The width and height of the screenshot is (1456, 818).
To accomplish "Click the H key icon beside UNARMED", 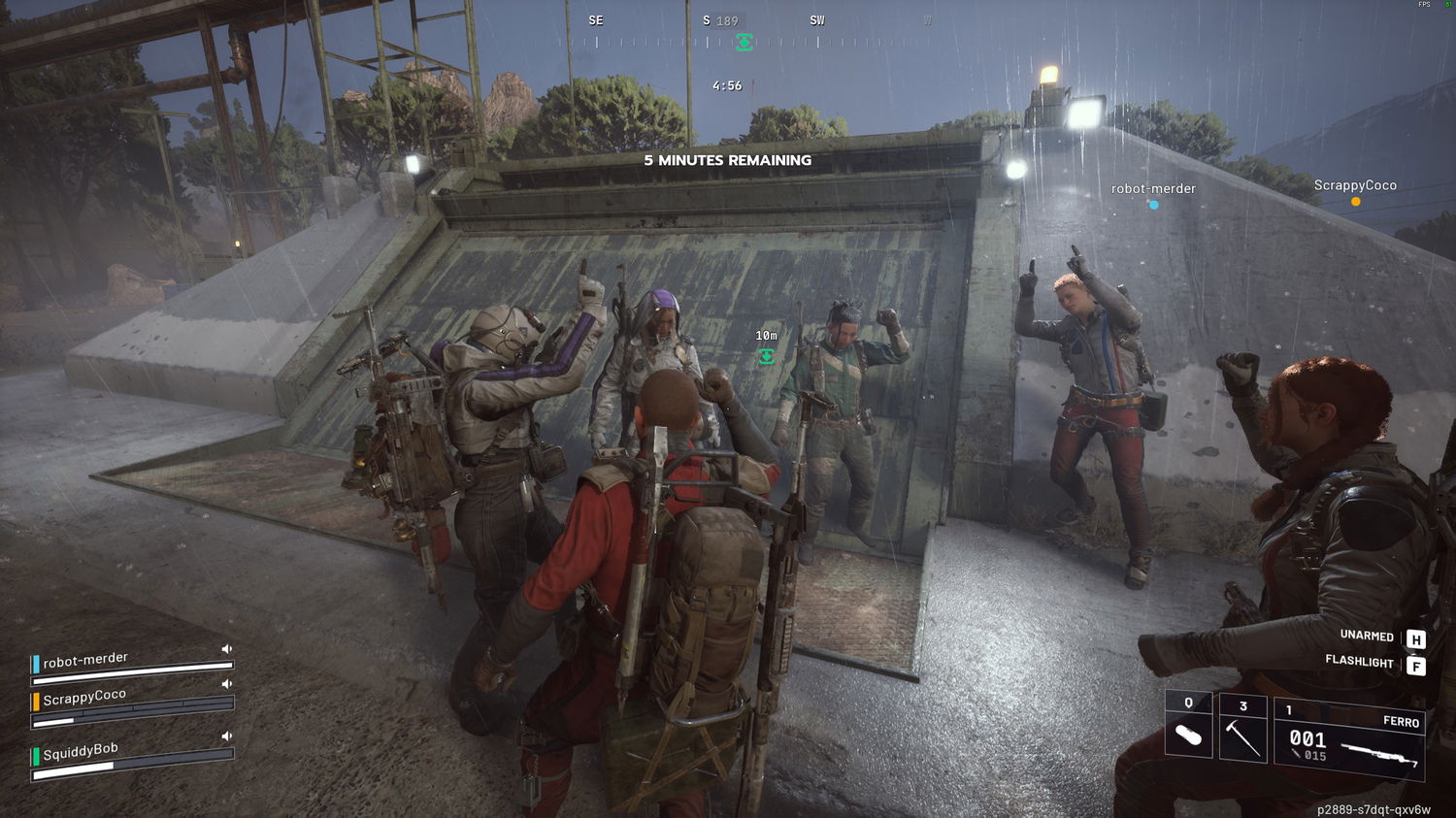I will 1415,638.
